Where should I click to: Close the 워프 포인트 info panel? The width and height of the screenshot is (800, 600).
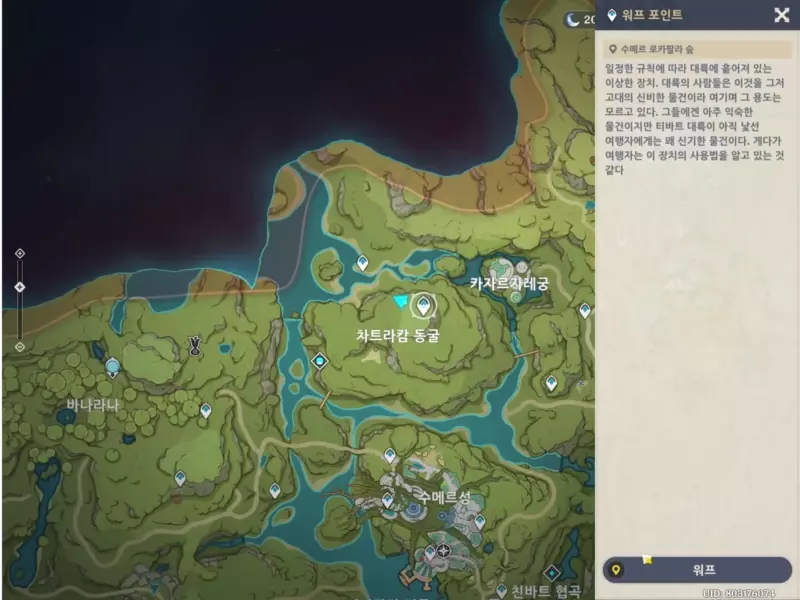tap(781, 15)
